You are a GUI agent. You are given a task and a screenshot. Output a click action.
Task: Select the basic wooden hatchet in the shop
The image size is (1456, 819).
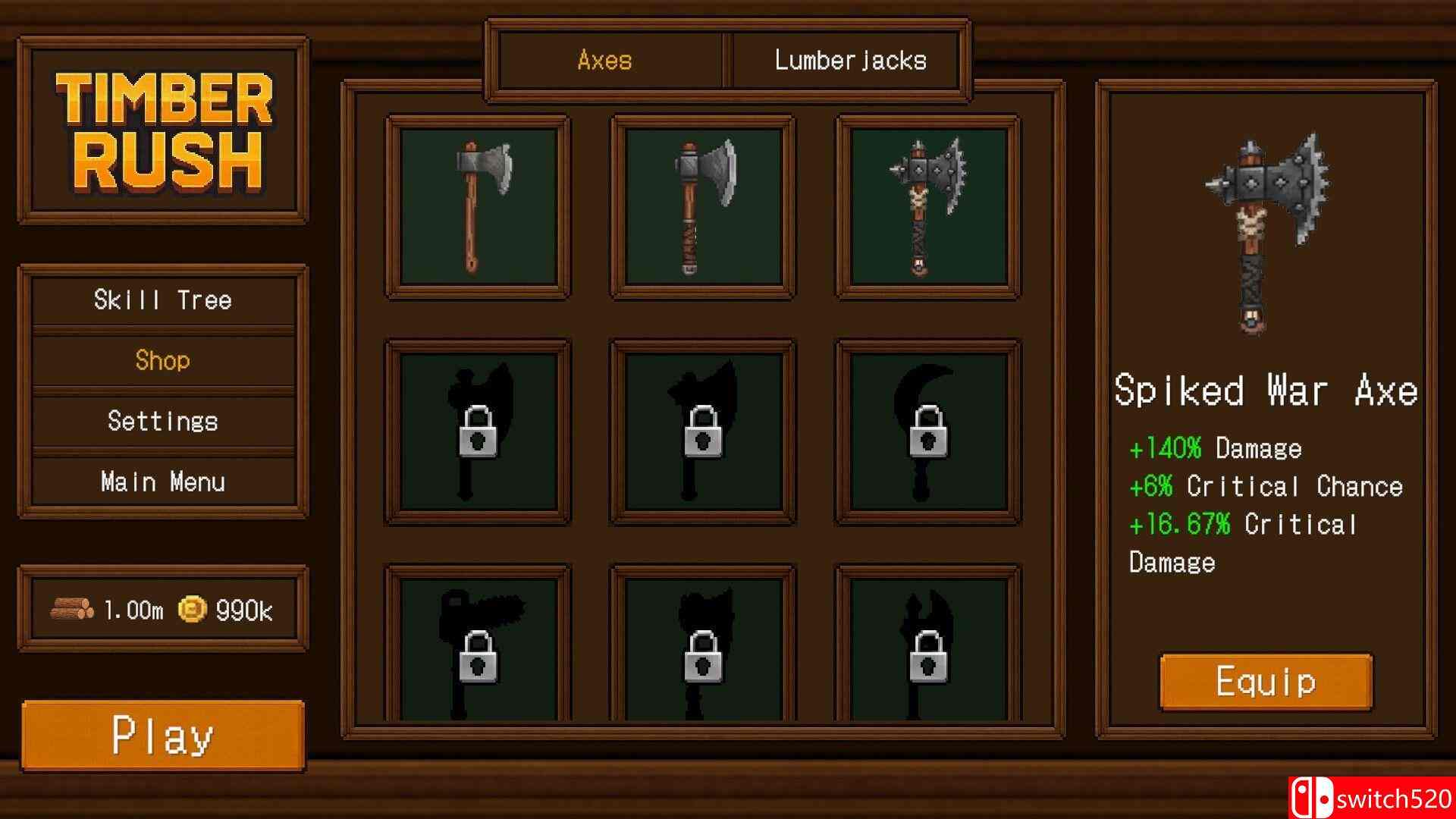[x=478, y=205]
